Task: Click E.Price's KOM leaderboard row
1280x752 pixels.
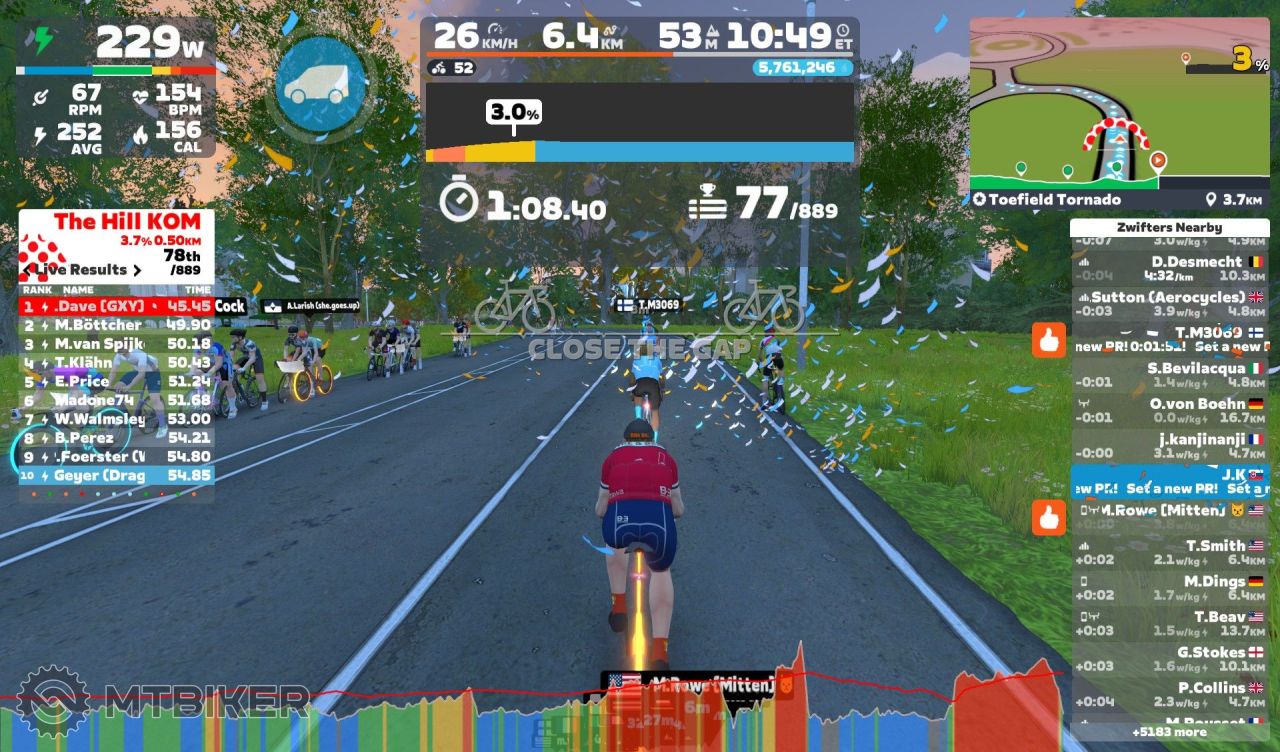Action: (116, 381)
